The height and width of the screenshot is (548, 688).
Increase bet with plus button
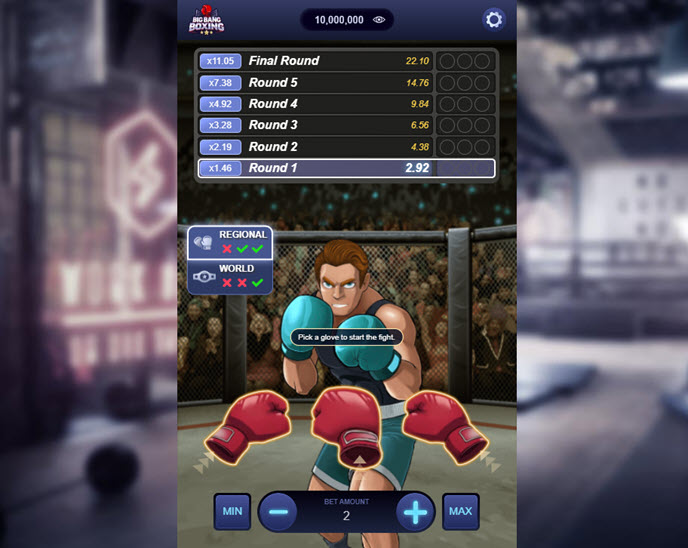415,512
